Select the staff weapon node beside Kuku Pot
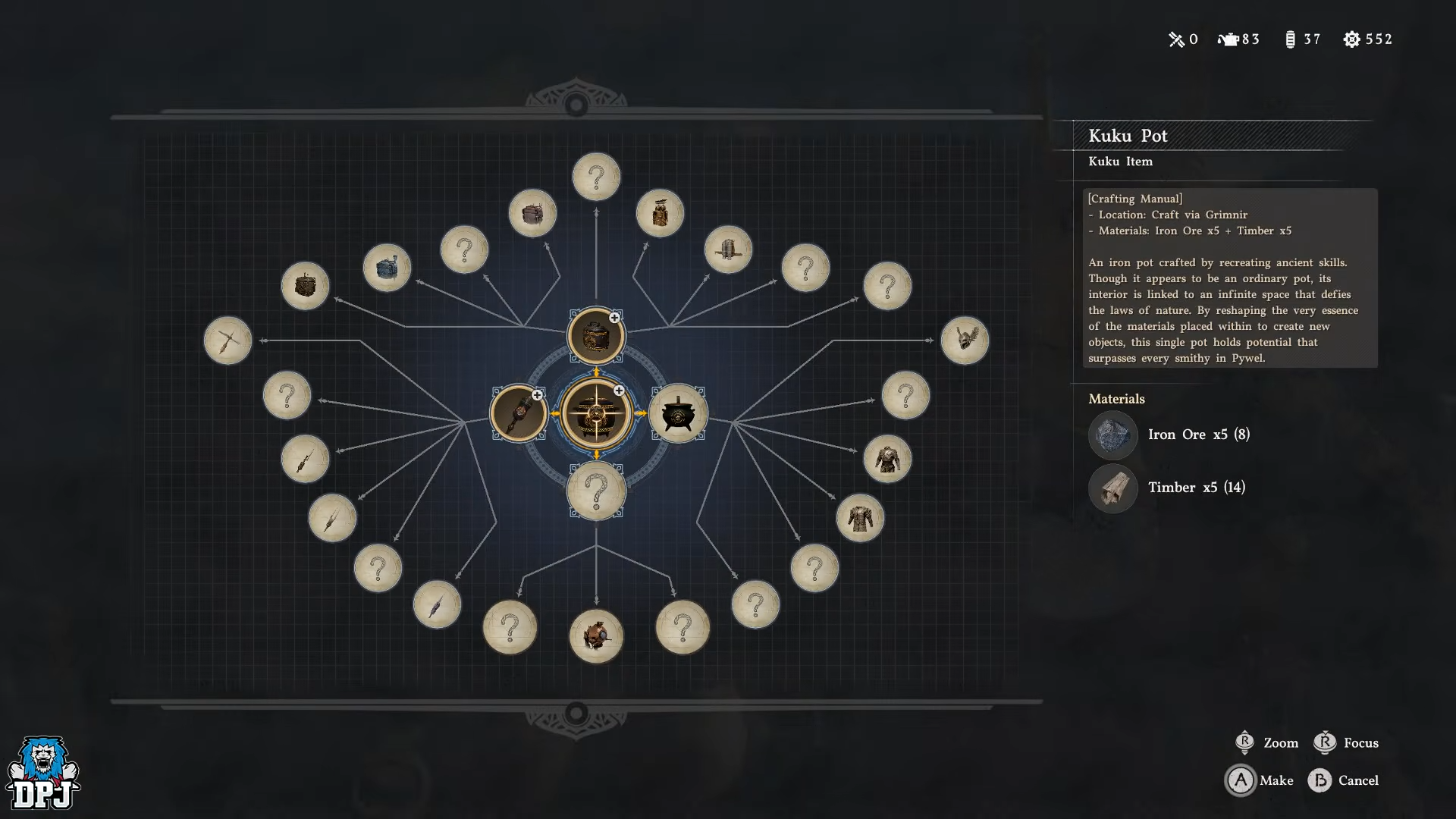The image size is (1456, 819). tap(519, 413)
